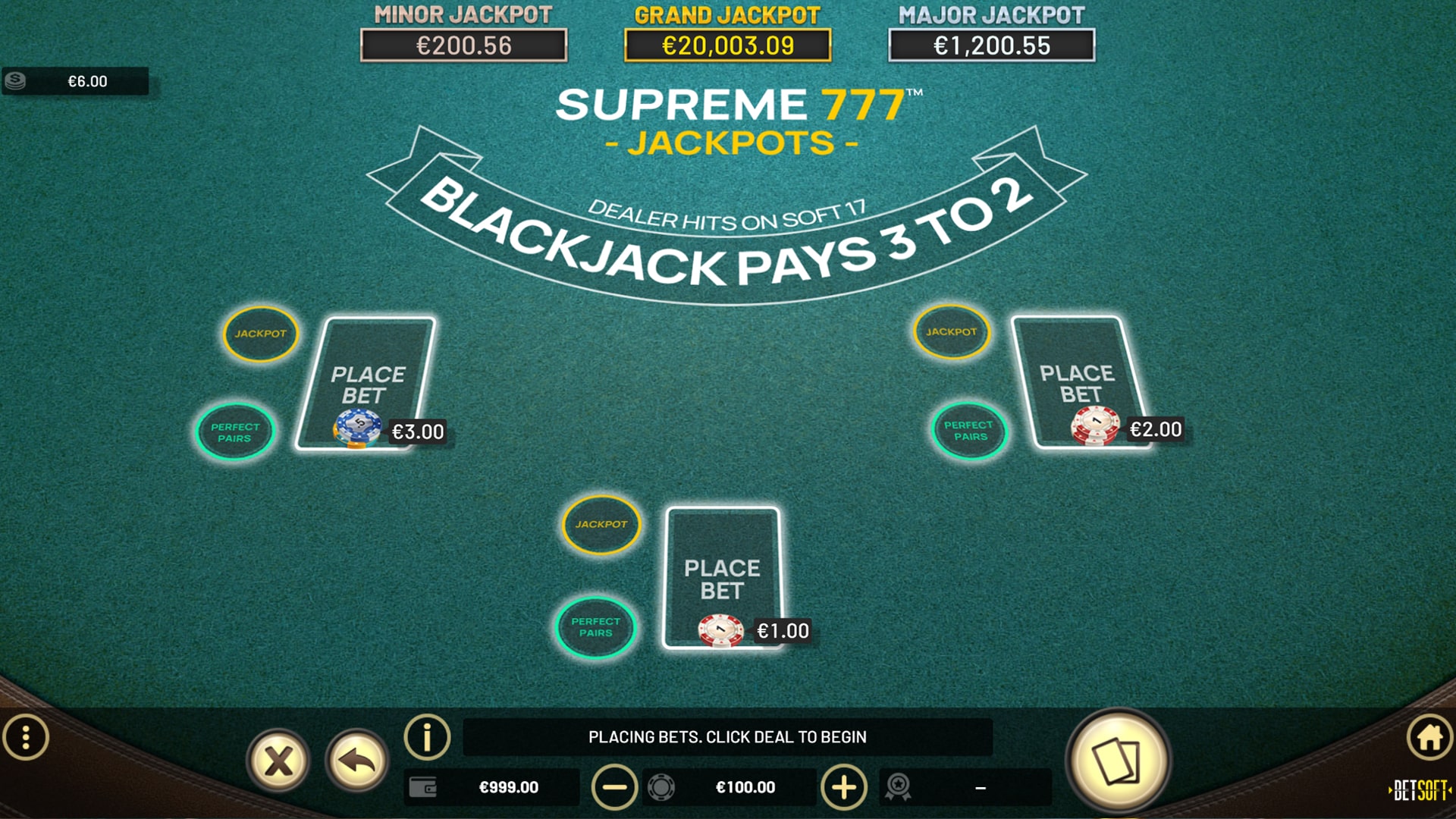Viewport: 1456px width, 819px height.
Task: Toggle the right seat Perfect Pairs bet
Action: point(968,431)
